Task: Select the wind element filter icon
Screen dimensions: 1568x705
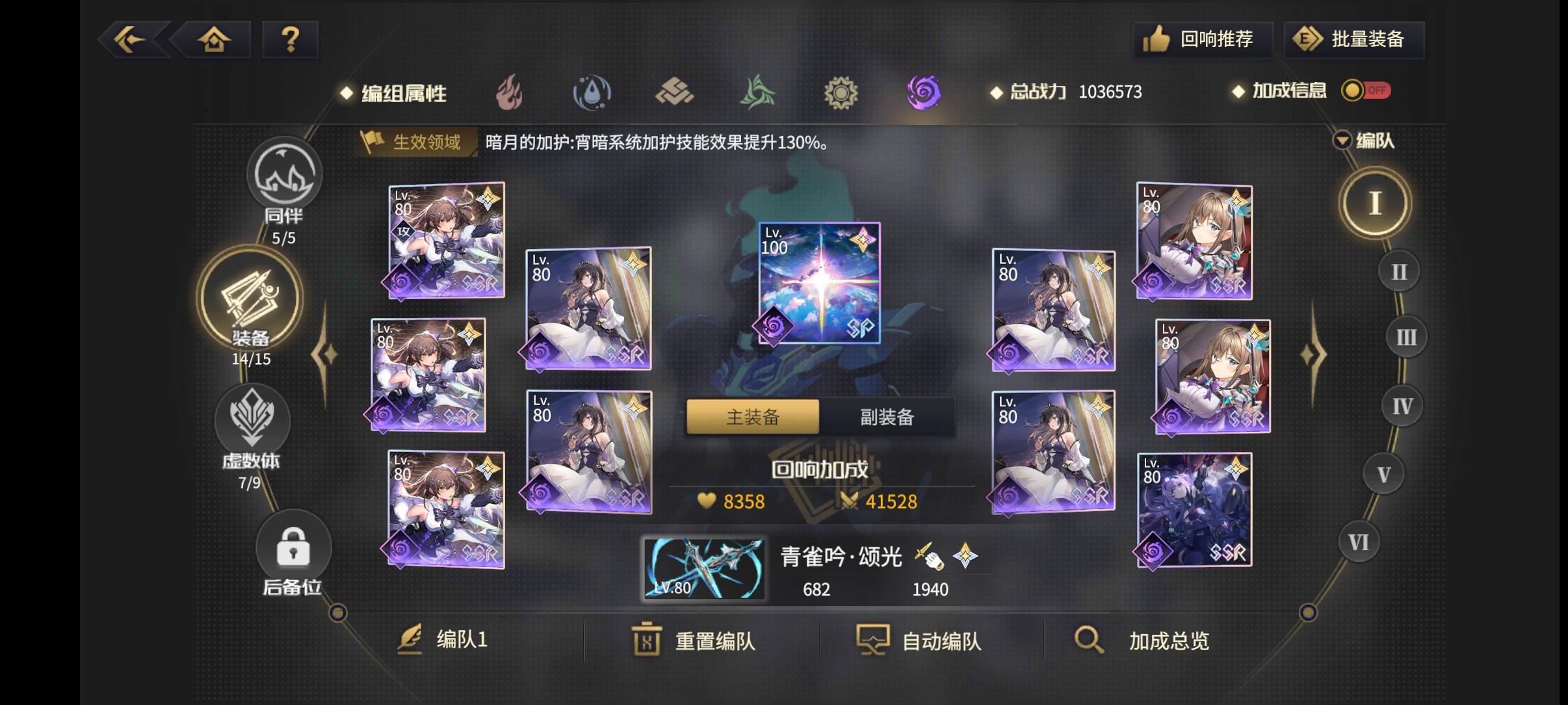Action: point(759,92)
